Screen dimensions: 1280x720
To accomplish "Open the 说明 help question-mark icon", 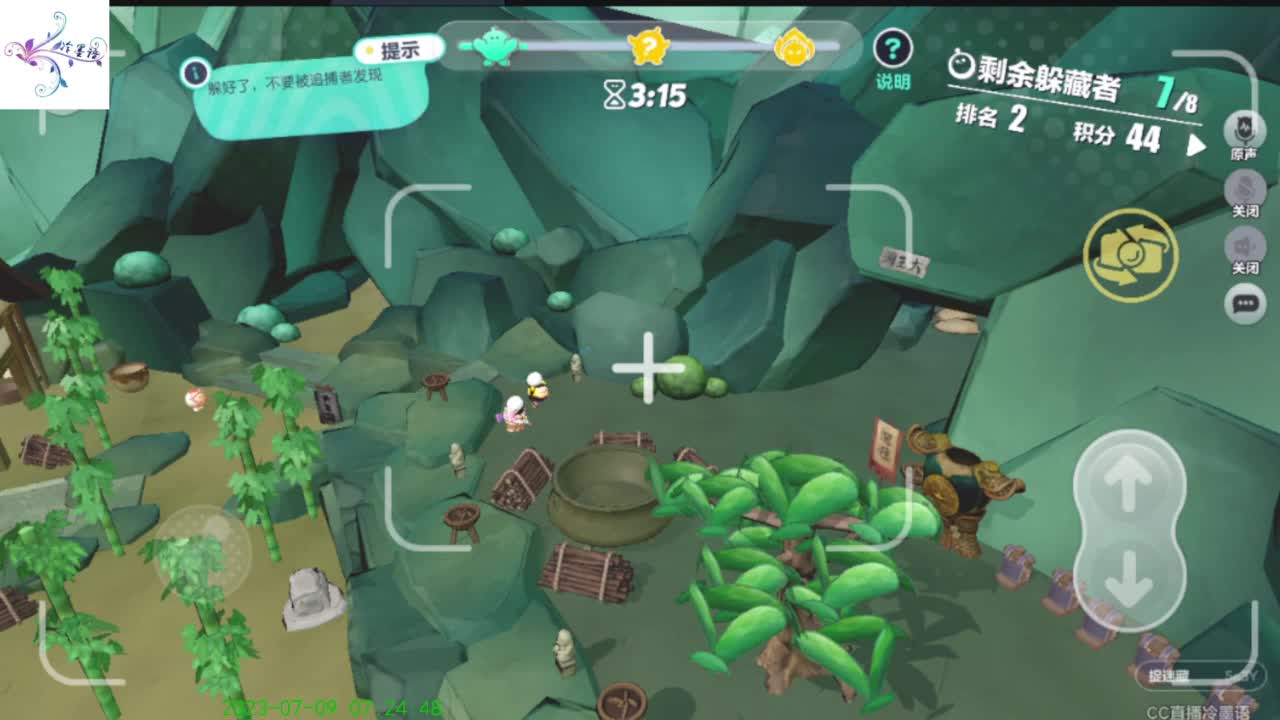I will [894, 46].
